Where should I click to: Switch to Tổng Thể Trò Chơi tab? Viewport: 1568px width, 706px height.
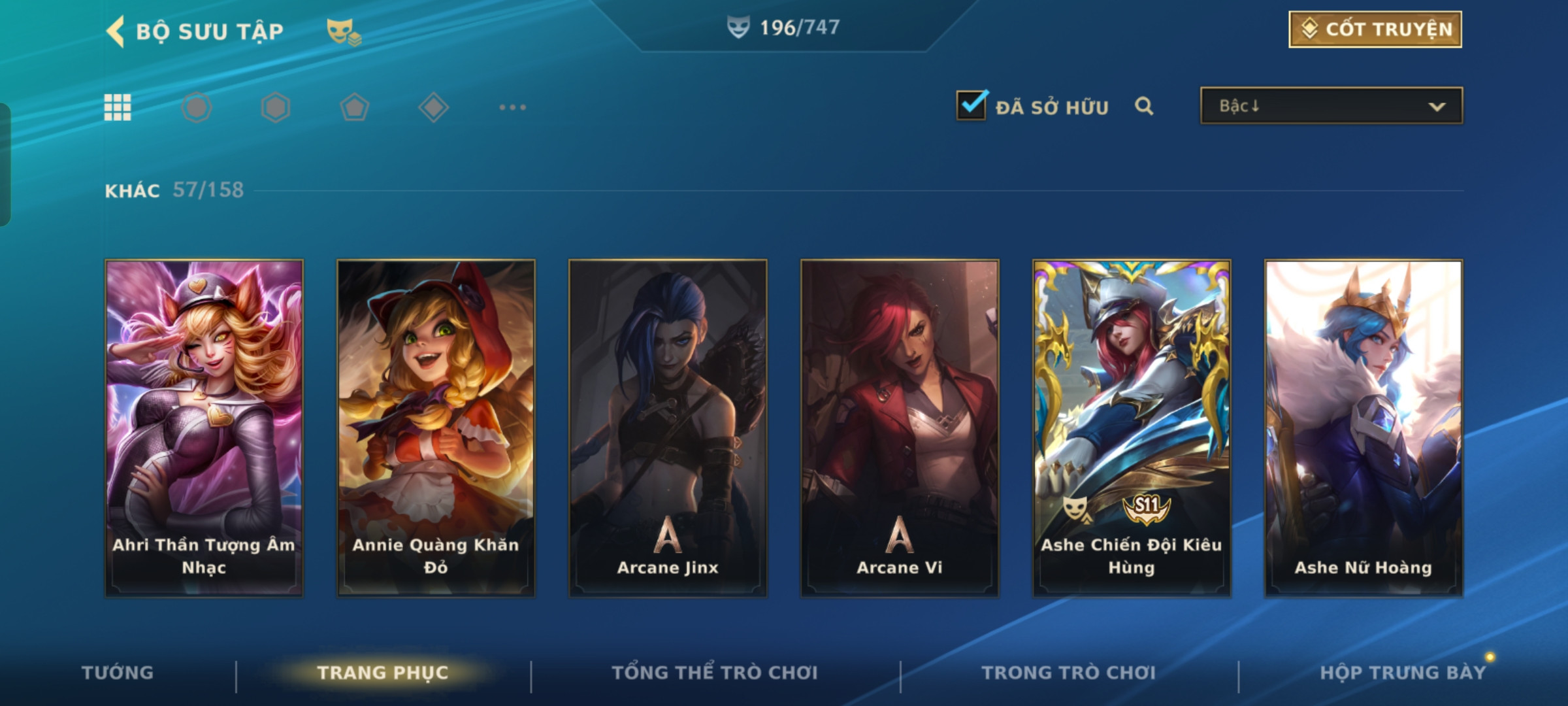715,673
